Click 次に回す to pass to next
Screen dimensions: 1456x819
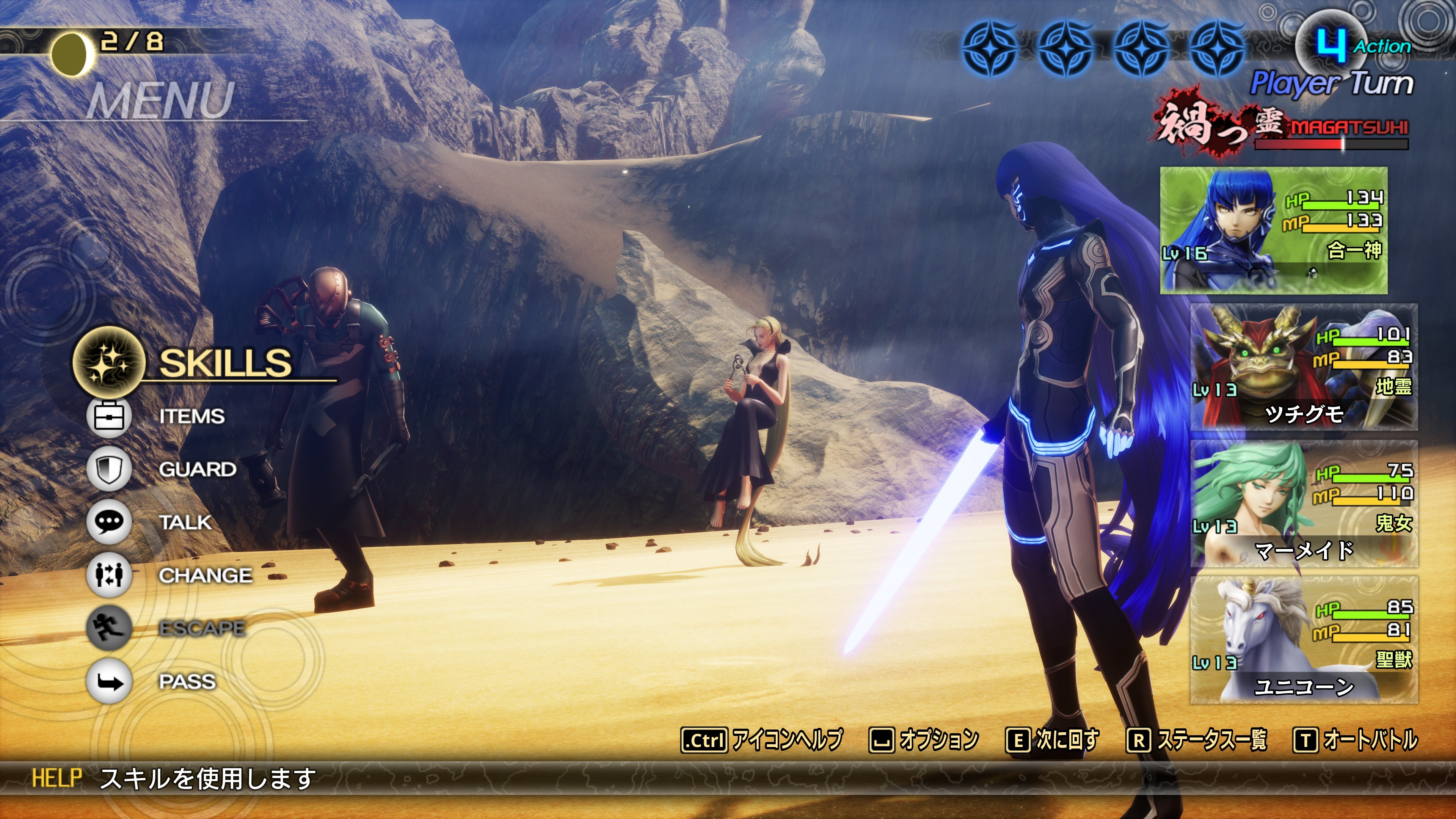pyautogui.click(x=1053, y=740)
